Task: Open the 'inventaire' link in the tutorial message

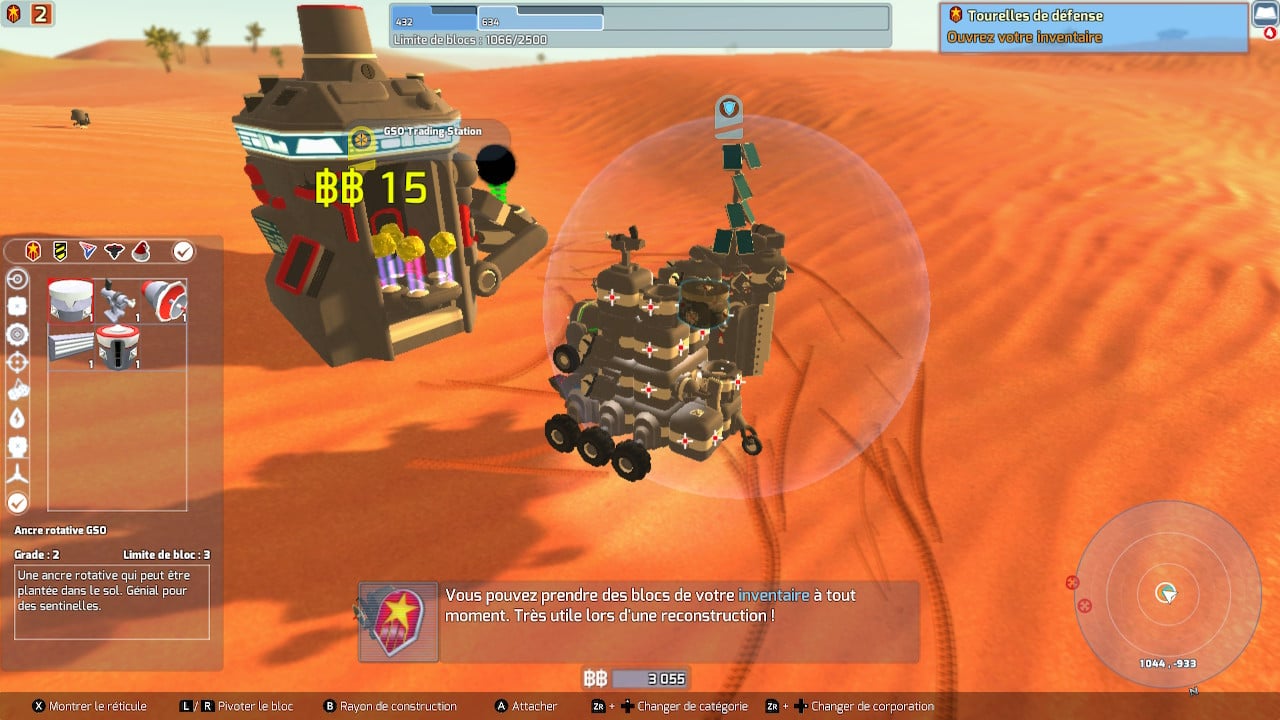Action: [773, 594]
